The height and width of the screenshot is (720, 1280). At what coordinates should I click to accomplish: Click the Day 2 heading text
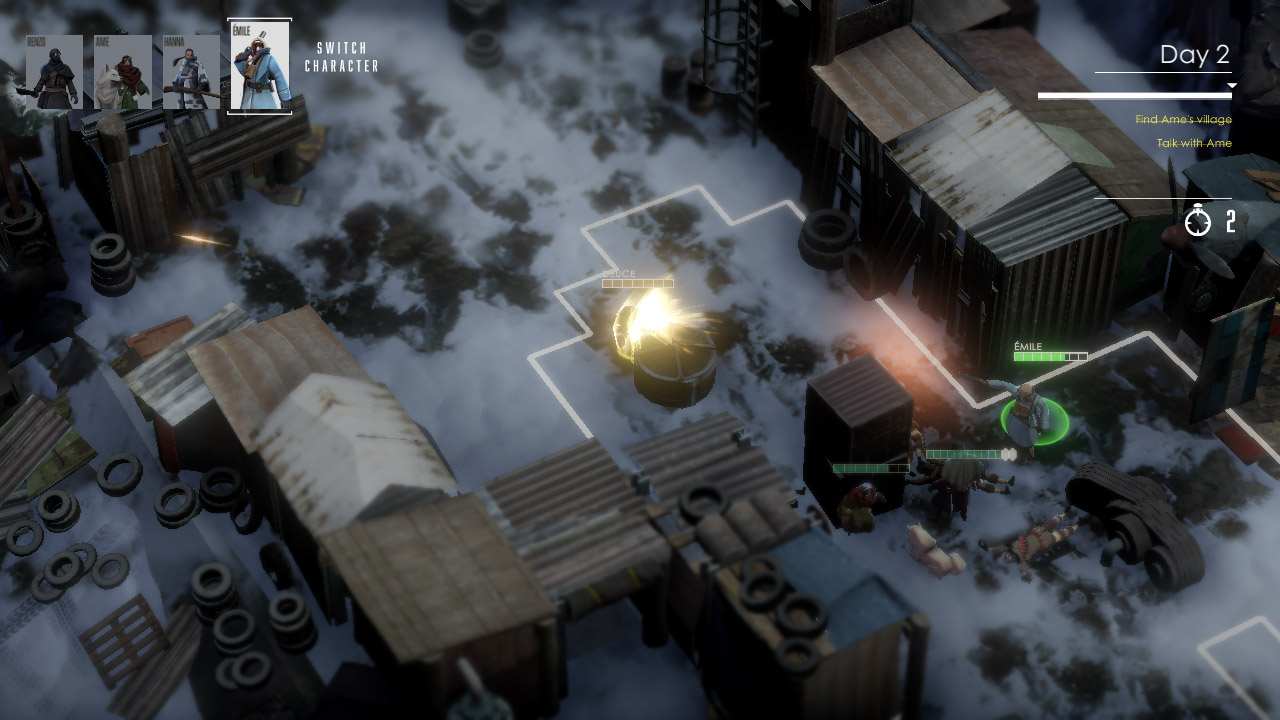(x=1194, y=55)
